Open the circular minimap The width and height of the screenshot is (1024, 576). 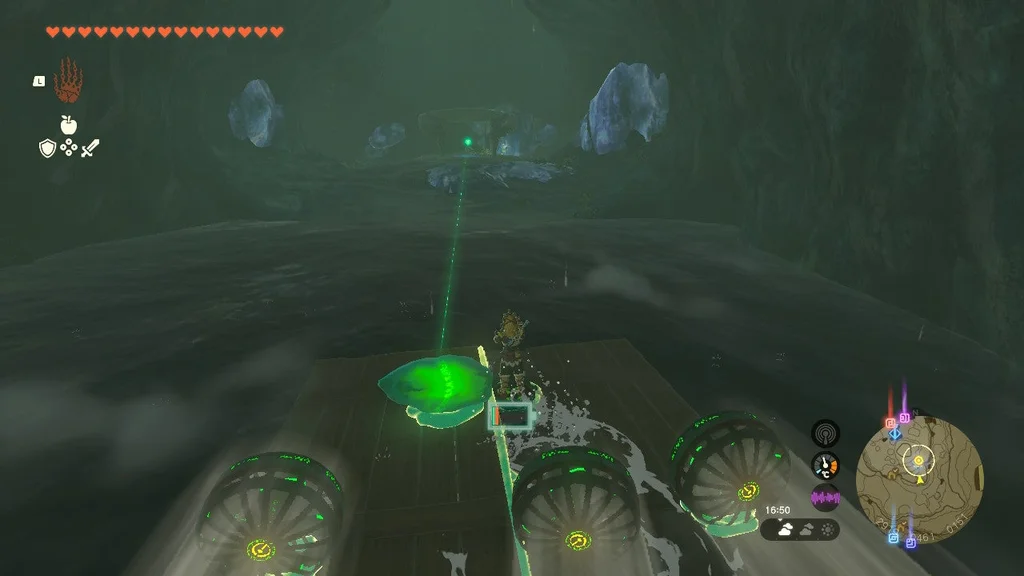(x=919, y=466)
